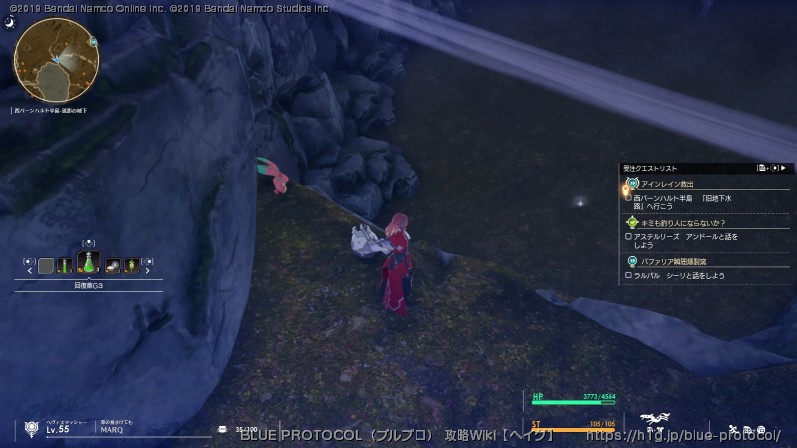
Task: Open the 受注クエストリスト header
Action: (650, 168)
